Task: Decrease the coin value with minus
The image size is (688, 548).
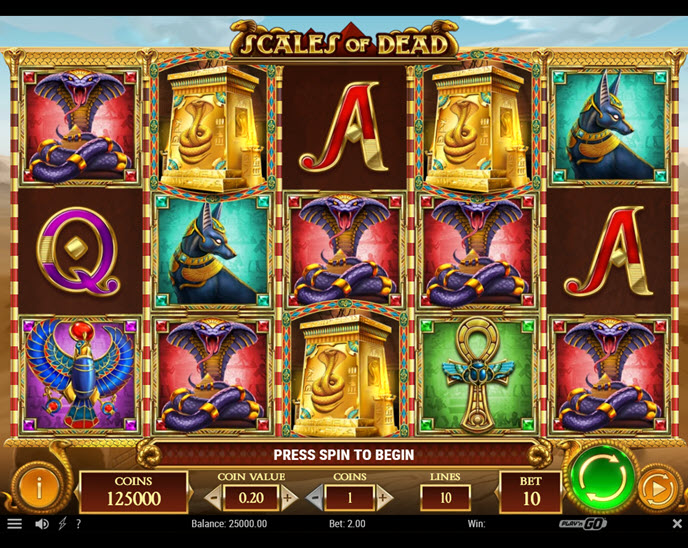Action: pos(214,497)
